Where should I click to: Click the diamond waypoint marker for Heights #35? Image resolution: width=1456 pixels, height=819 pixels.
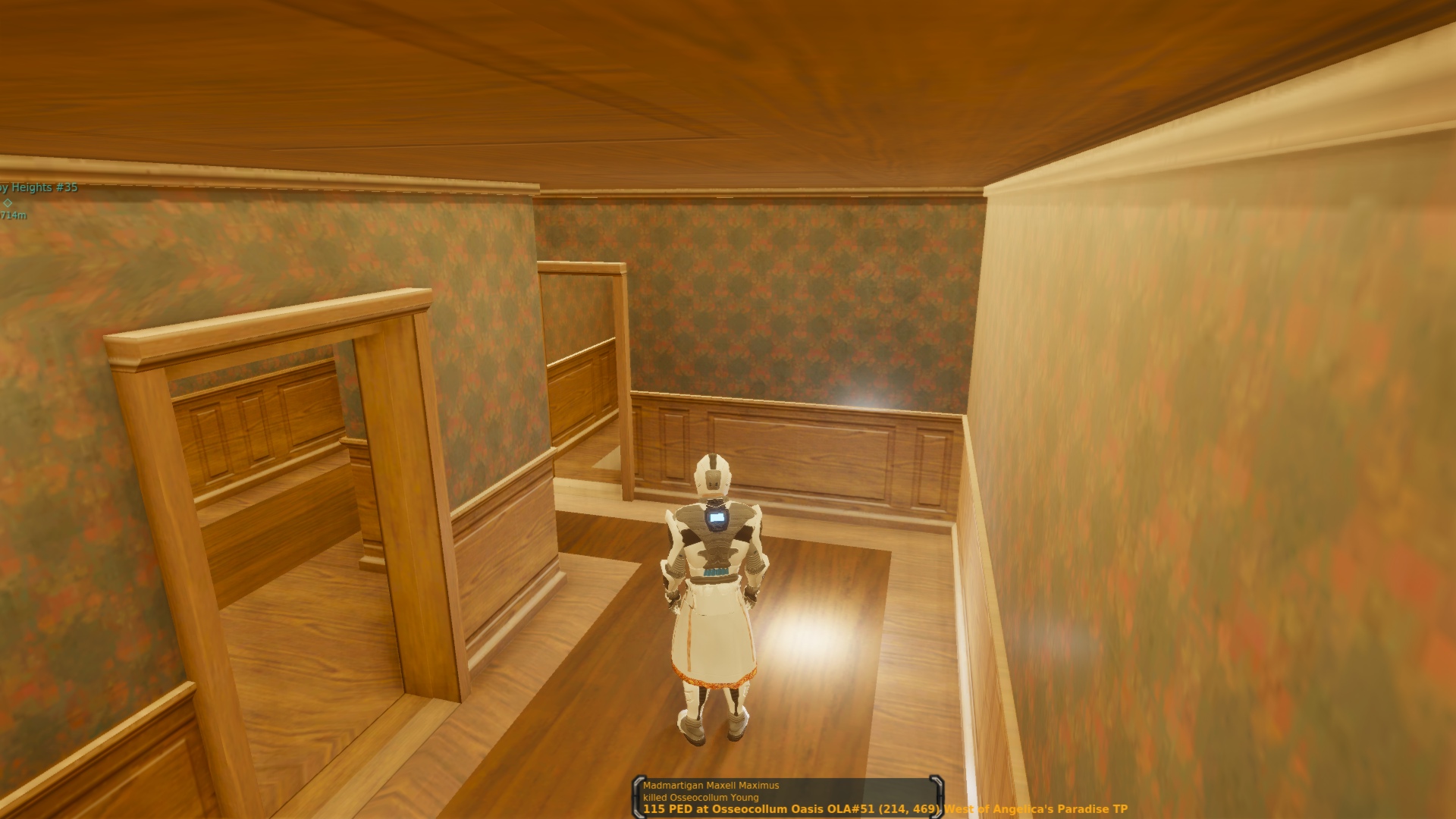pos(8,202)
